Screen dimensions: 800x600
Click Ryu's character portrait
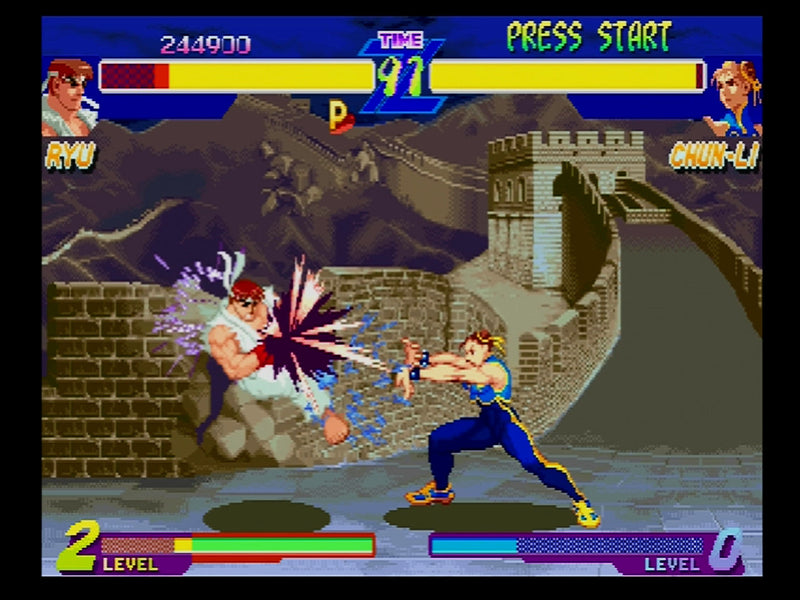point(67,97)
